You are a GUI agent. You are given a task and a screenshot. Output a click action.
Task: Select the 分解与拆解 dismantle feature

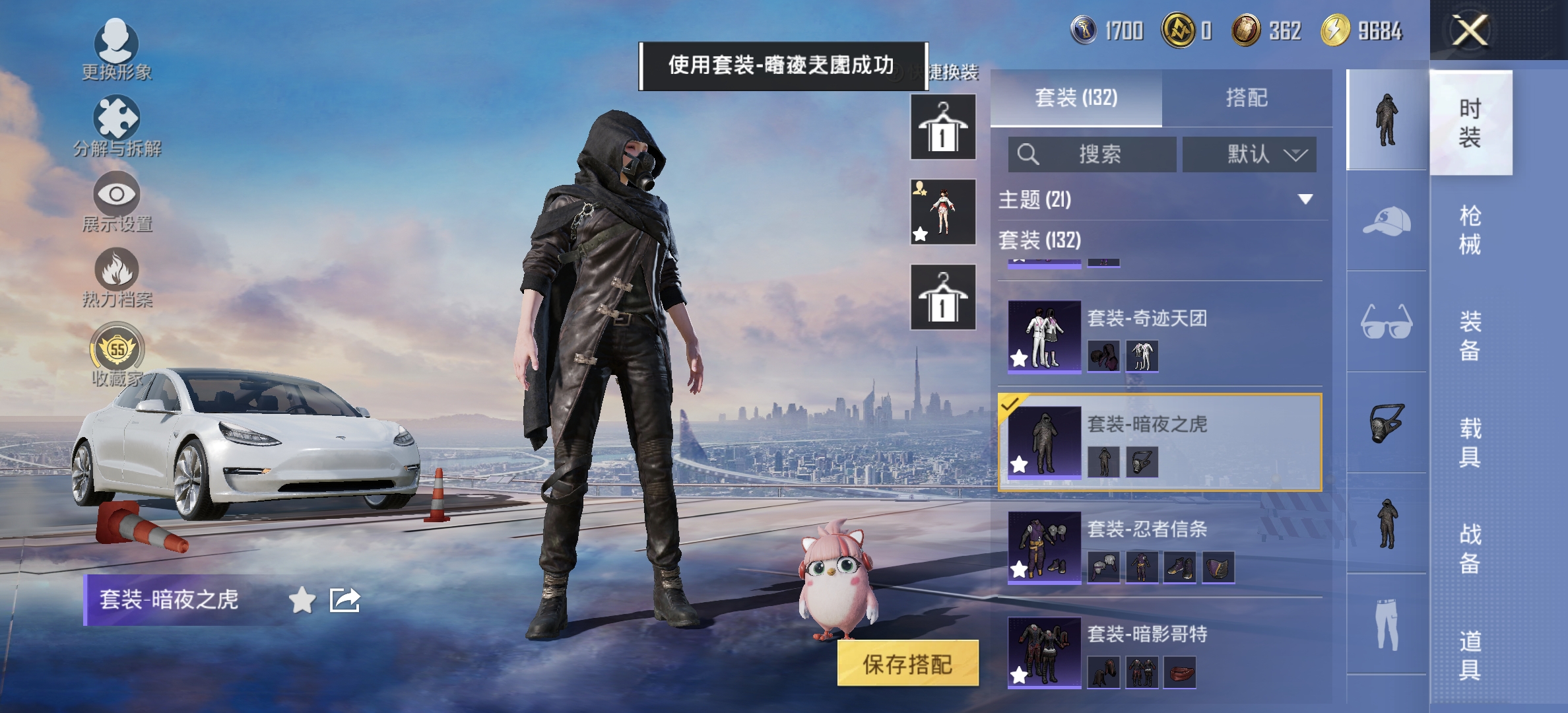point(117,122)
